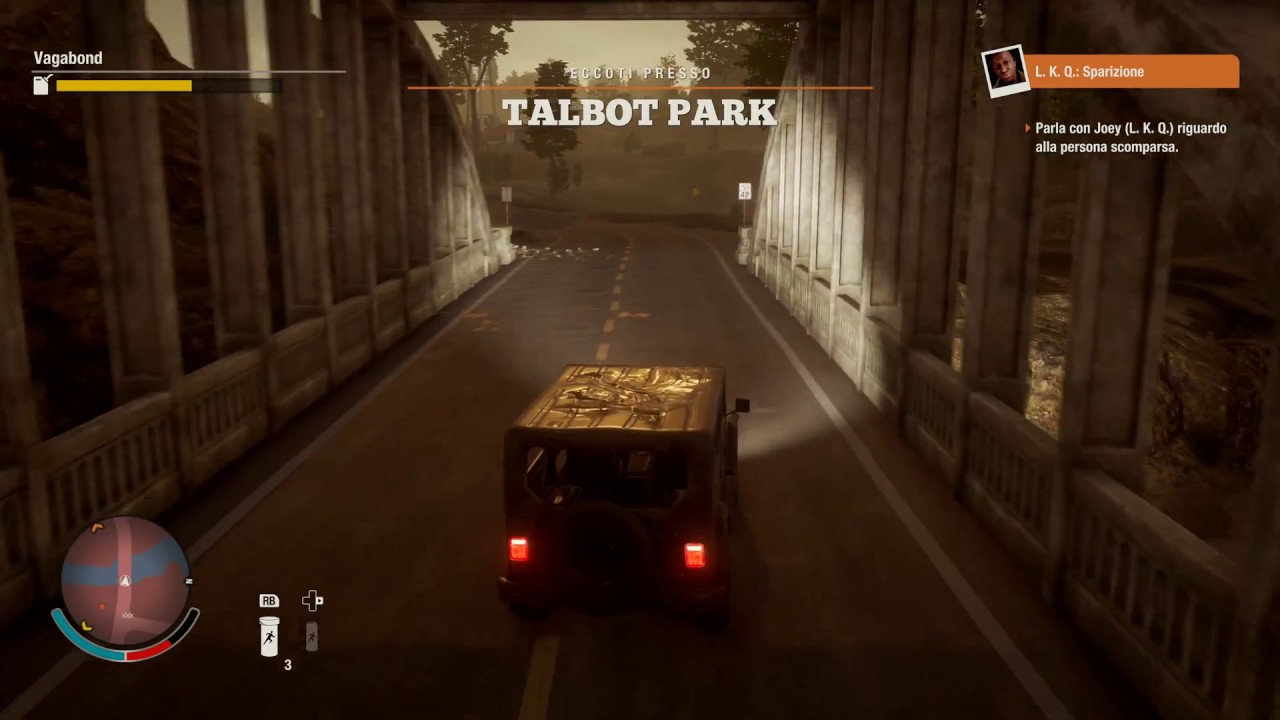Click the yellow arrow marker on the minimap
1280x720 pixels.
click(87, 626)
